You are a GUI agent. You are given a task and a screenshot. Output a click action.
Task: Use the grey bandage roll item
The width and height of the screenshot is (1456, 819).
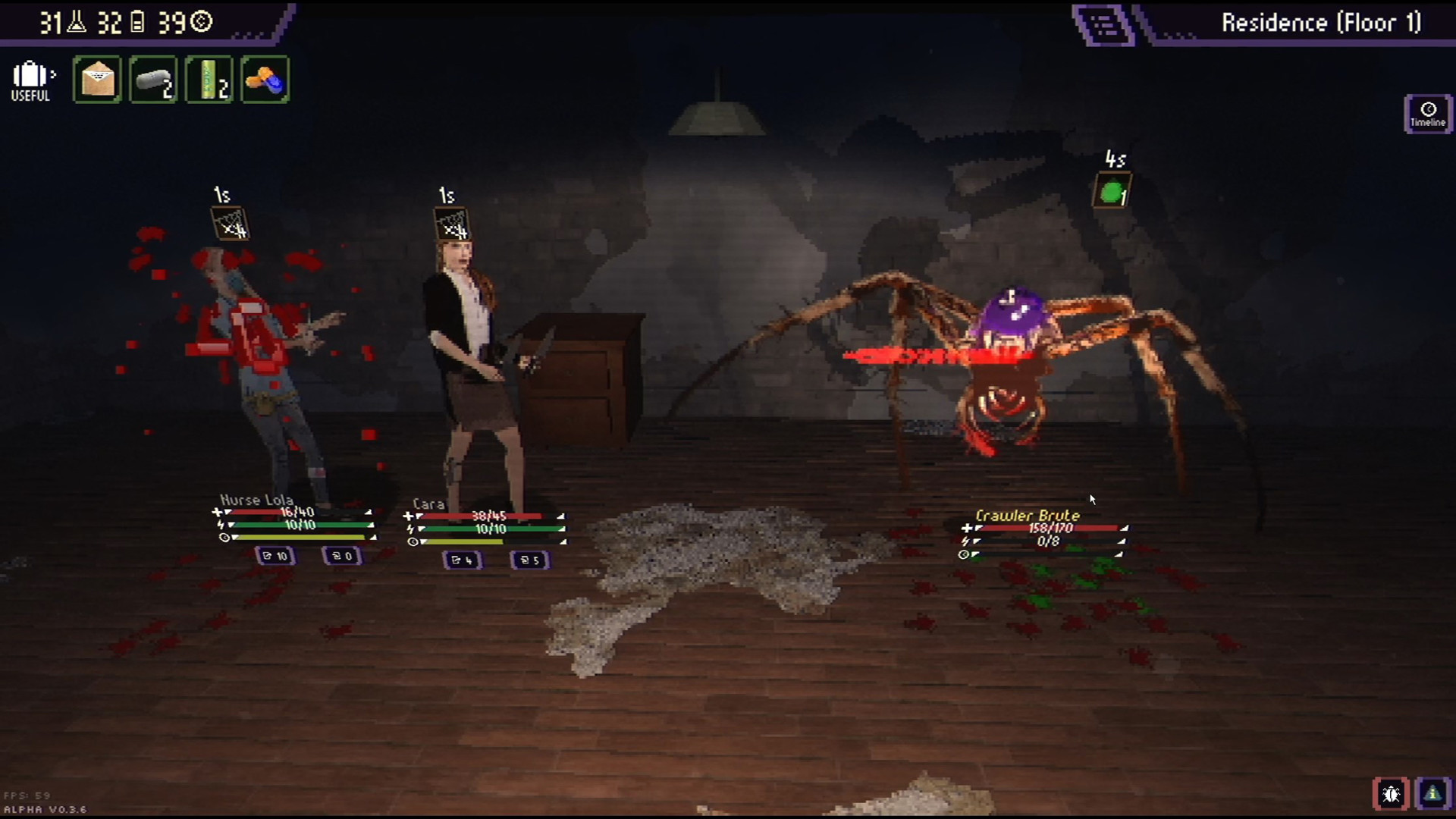[x=153, y=80]
